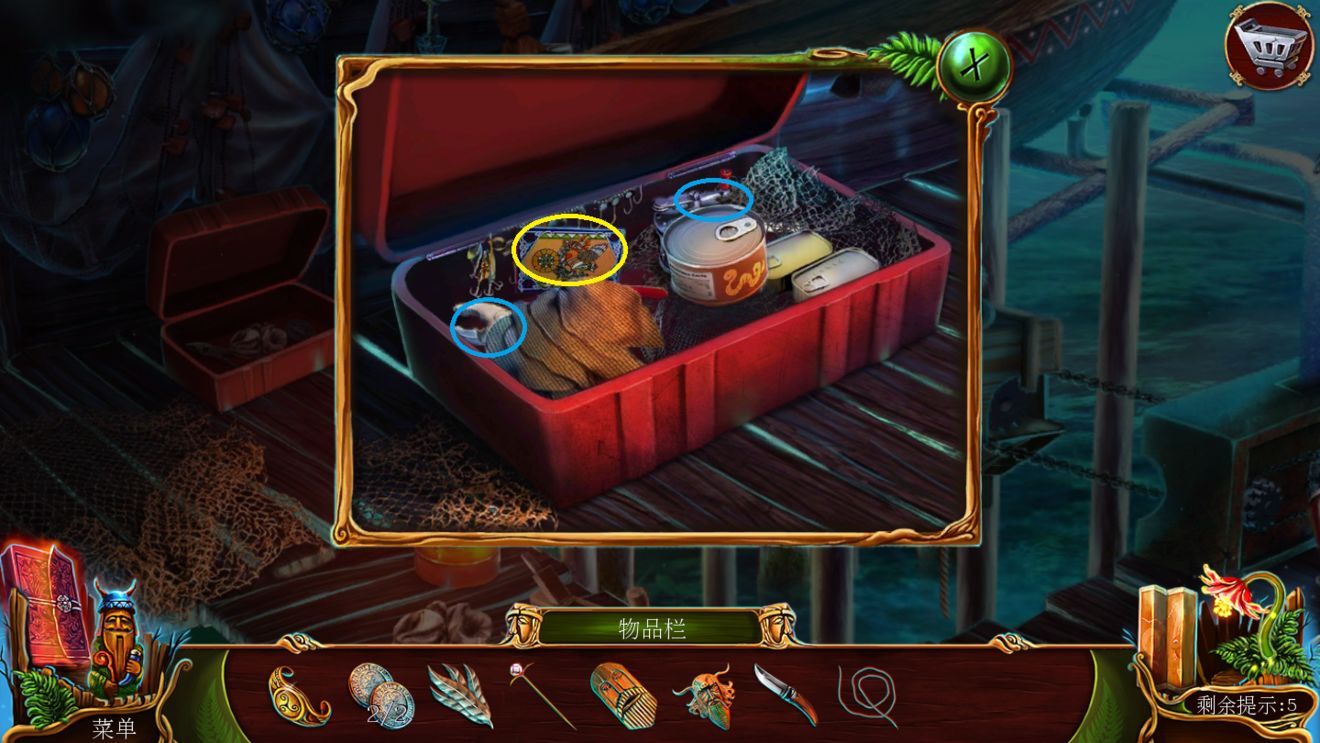The image size is (1320, 743).
Task: Toggle the 物品栏 inventory bar label
Action: (x=652, y=628)
